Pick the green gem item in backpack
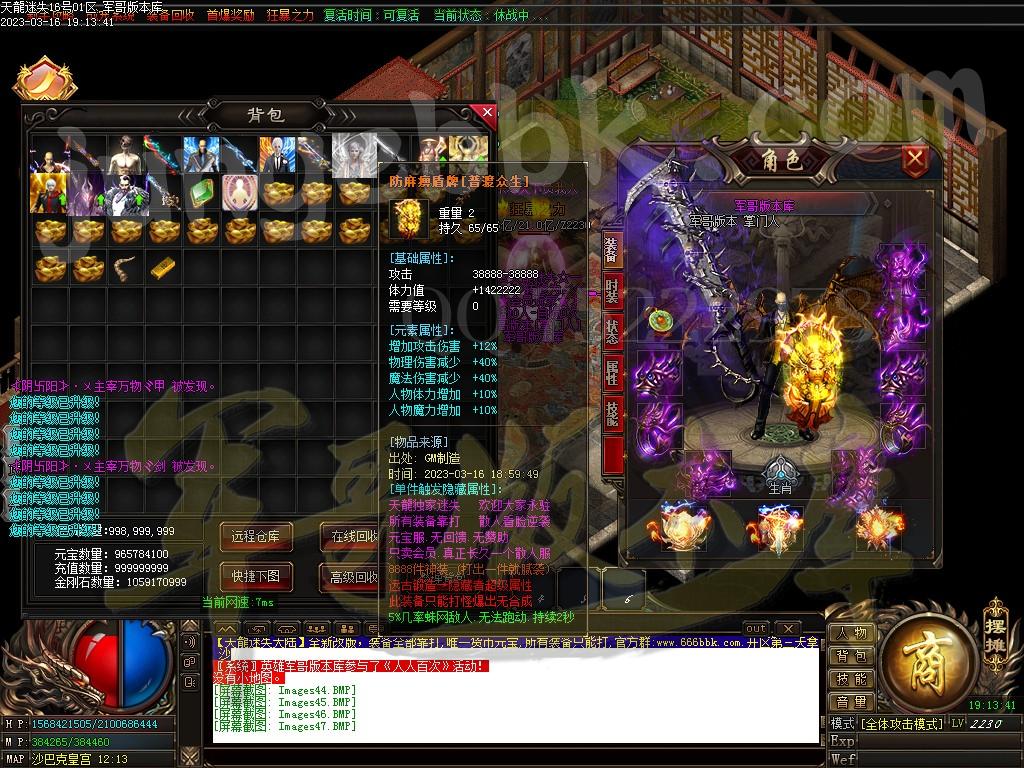This screenshot has width=1024, height=768. pos(200,193)
